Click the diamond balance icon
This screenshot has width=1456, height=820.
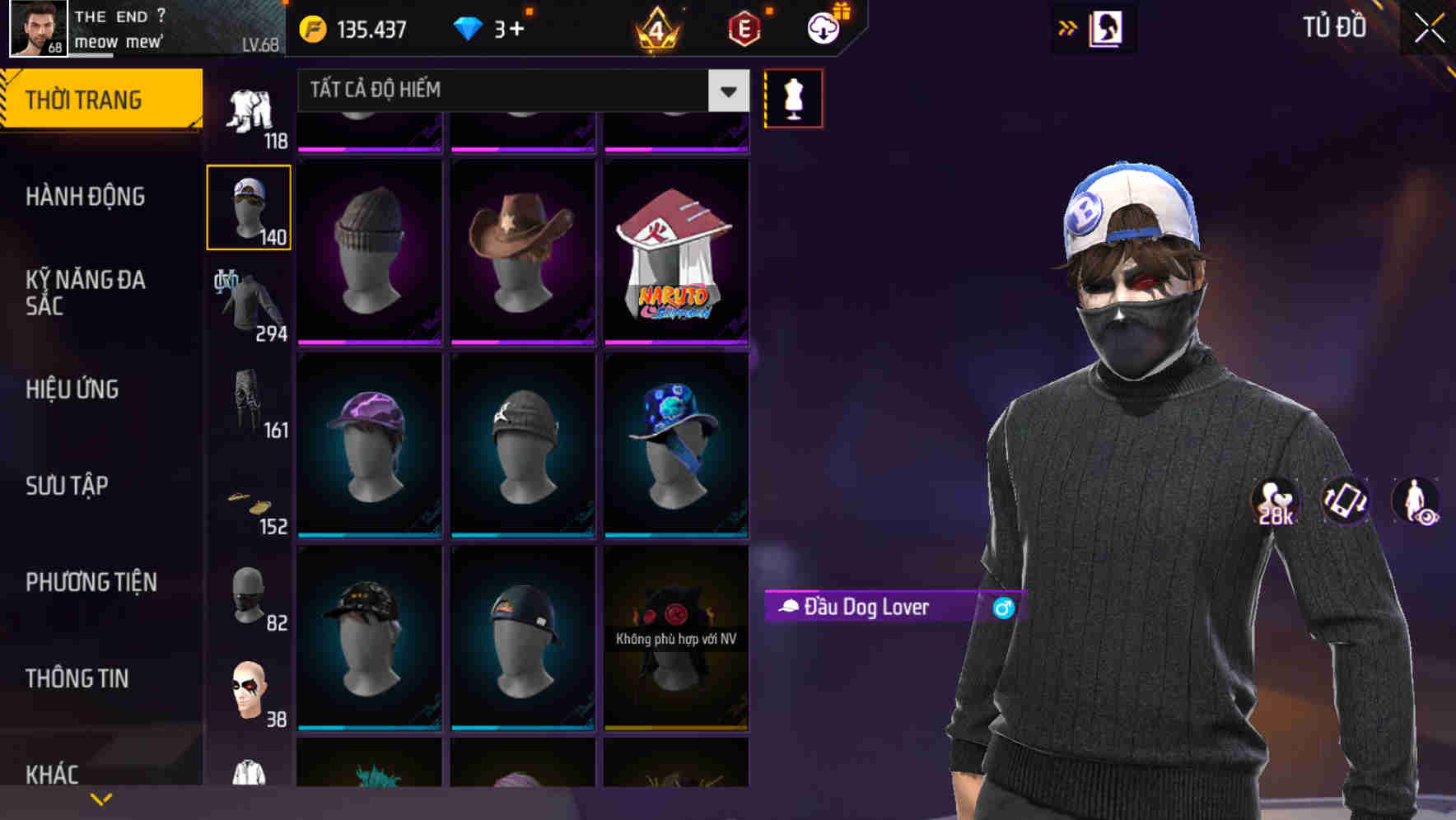pos(467,30)
